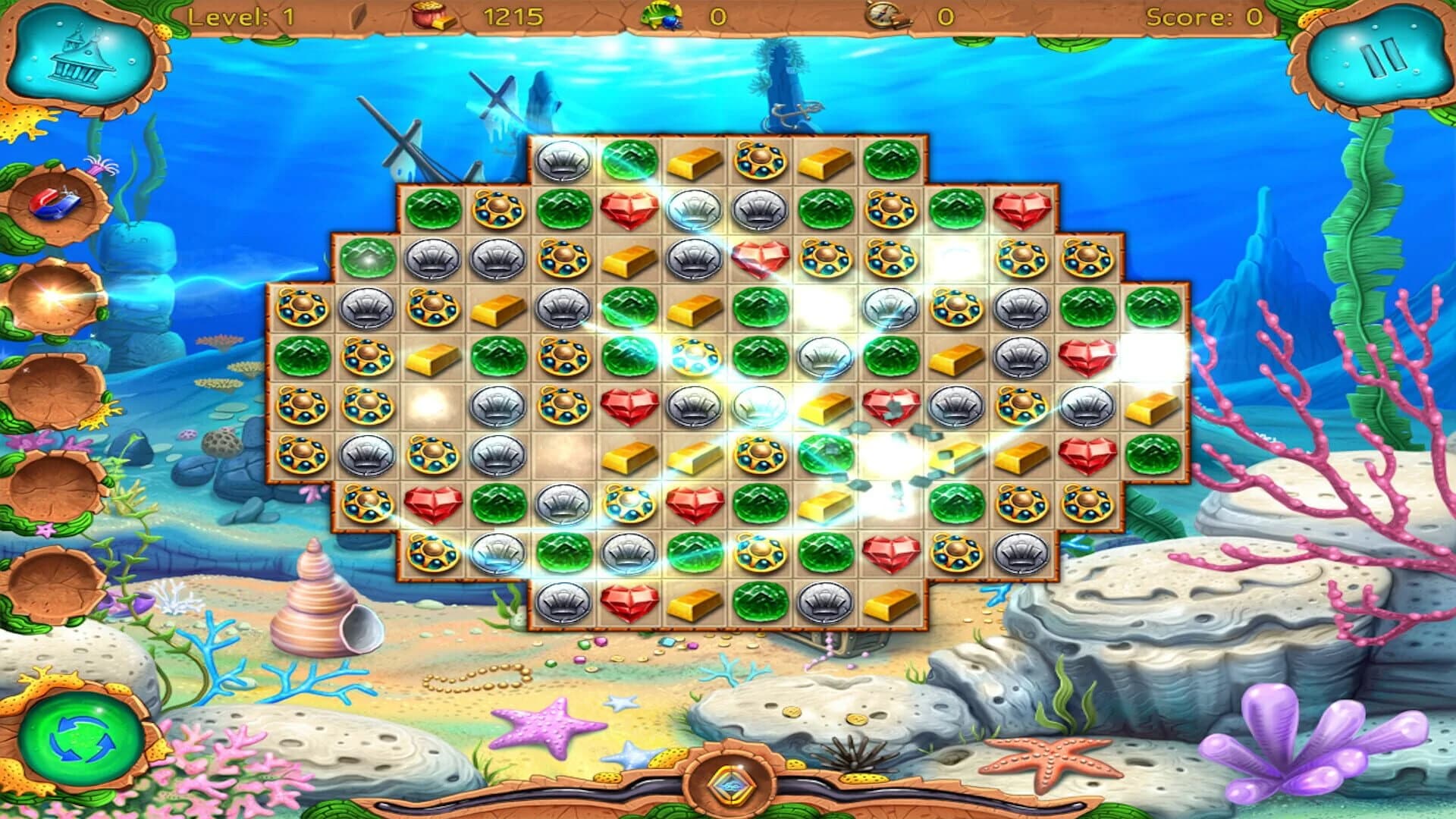
Task: Click a green emerald gem tile
Action: pyautogui.click(x=630, y=161)
